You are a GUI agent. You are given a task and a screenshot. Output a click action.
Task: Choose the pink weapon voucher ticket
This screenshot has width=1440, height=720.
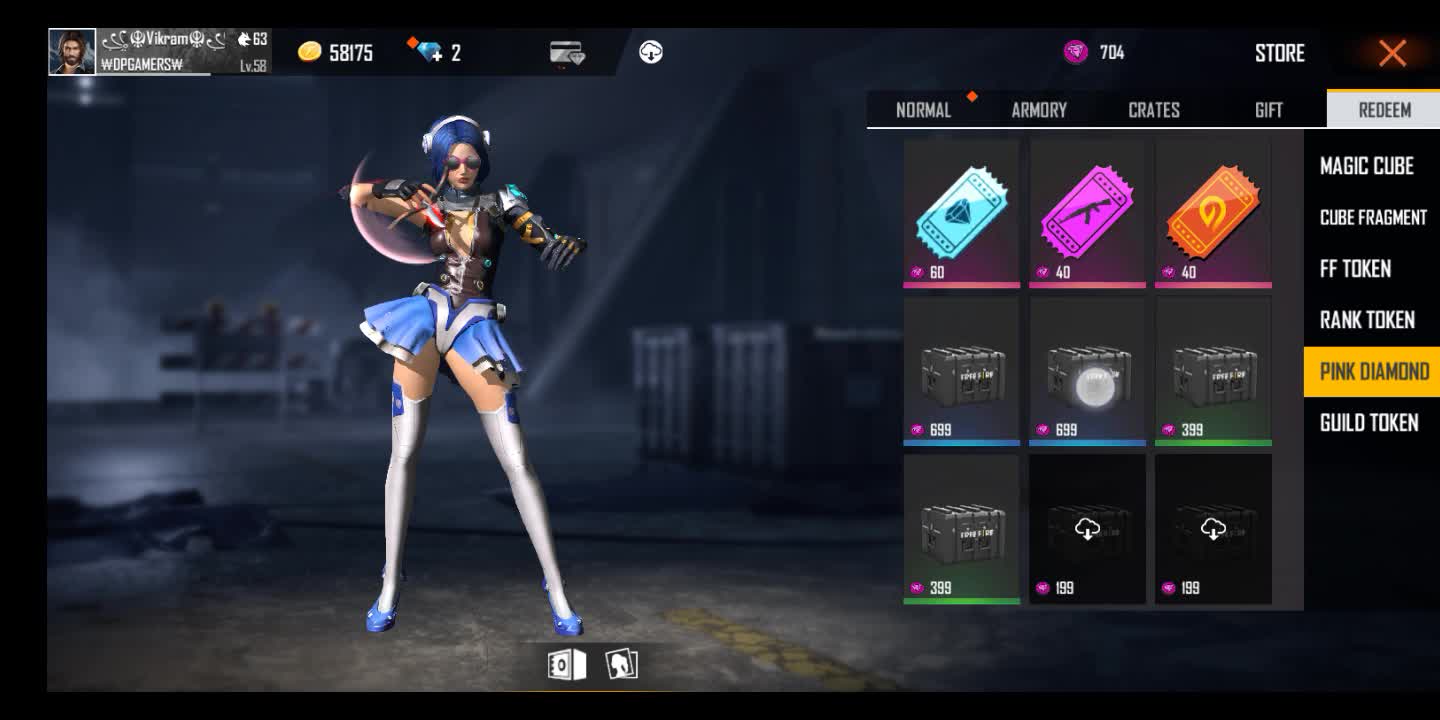coord(1087,214)
